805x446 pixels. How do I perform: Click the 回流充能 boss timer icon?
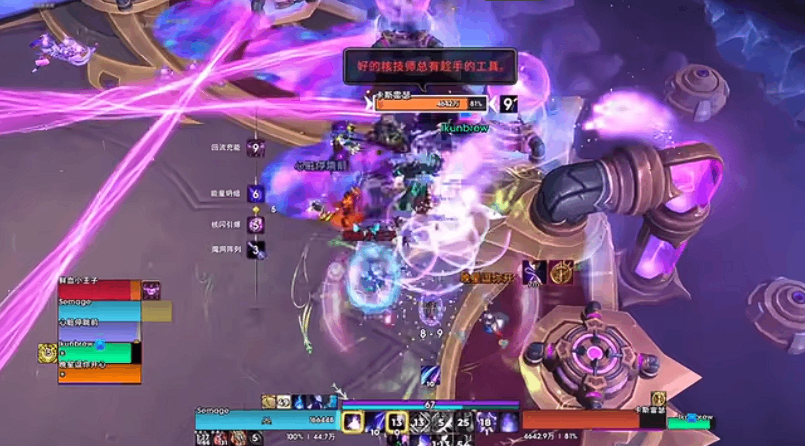coord(256,148)
